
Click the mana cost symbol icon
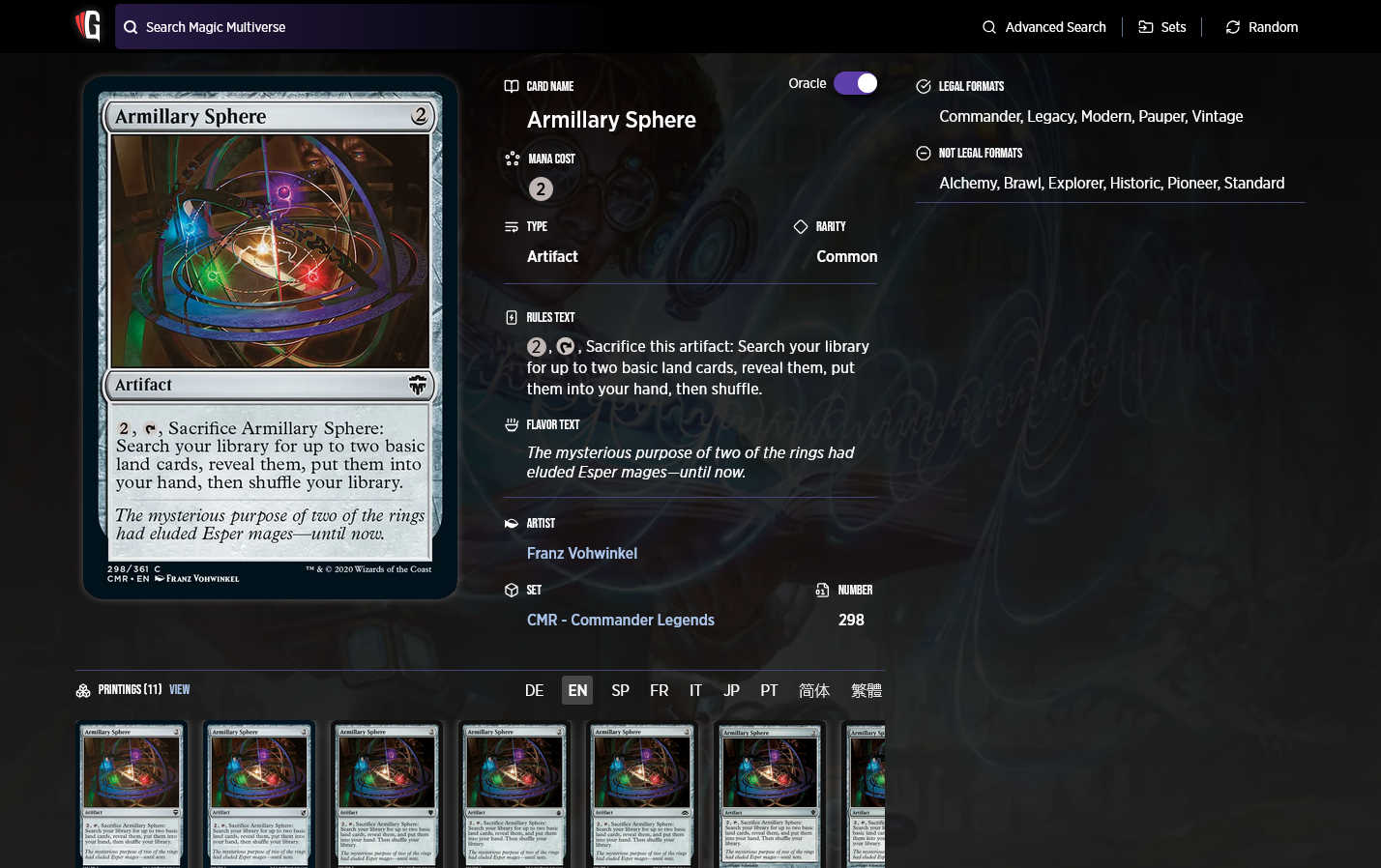click(x=511, y=158)
